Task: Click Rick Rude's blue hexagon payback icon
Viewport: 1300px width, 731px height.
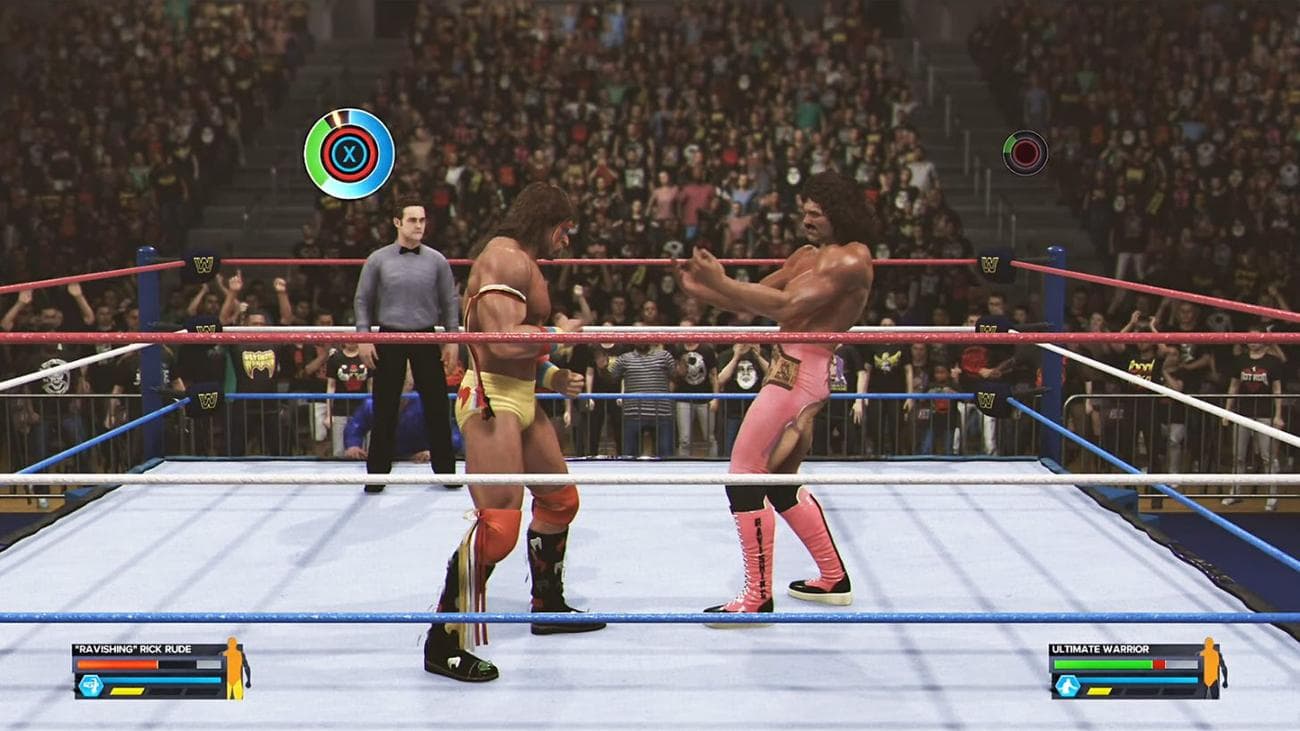Action: [x=91, y=685]
